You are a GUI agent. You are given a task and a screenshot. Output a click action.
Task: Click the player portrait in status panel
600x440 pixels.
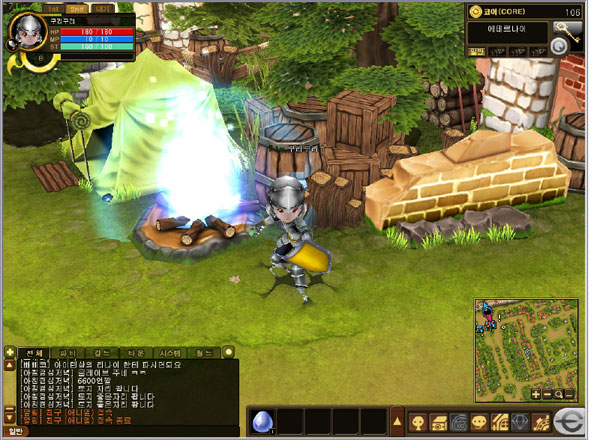point(25,31)
